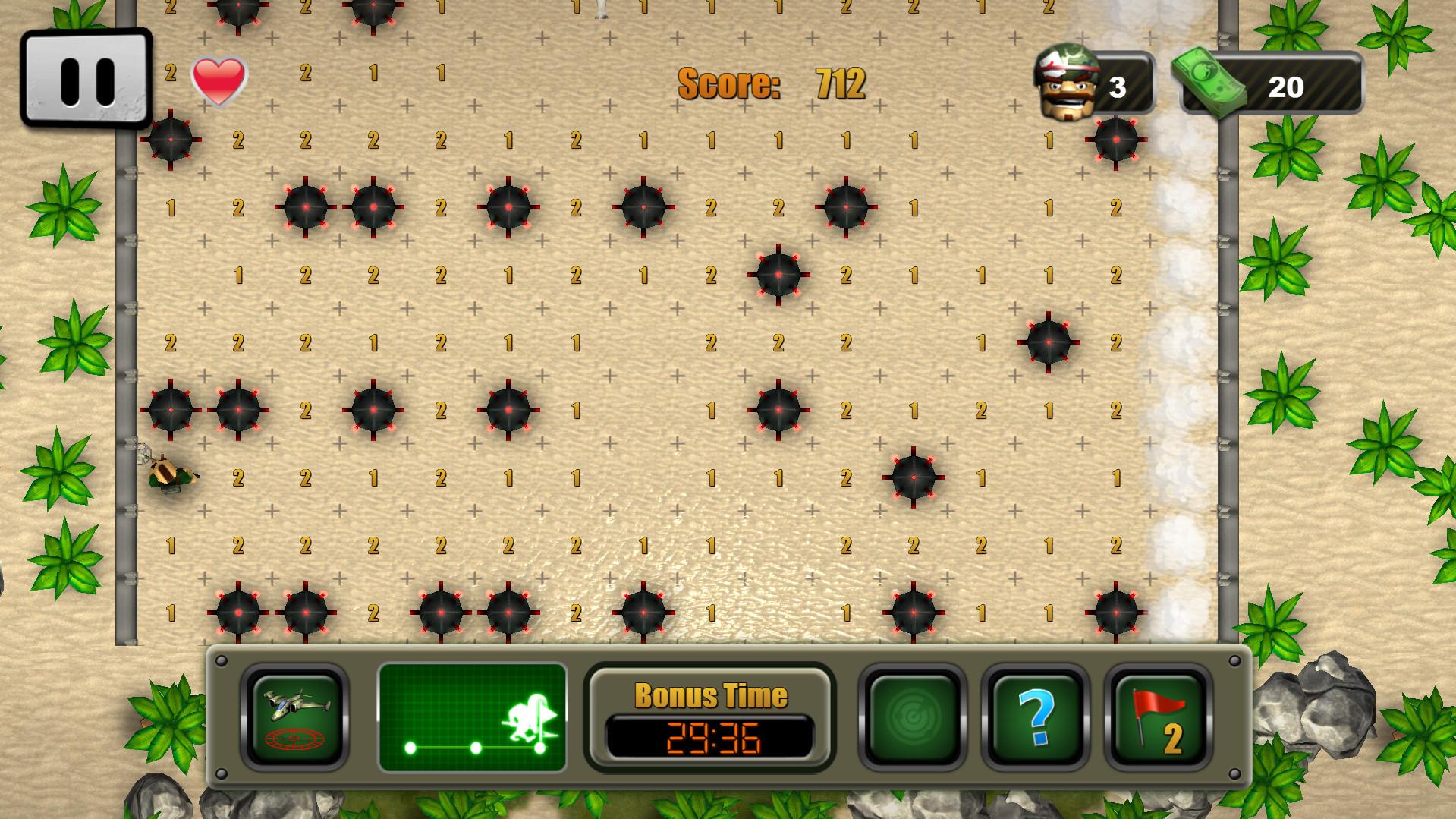Image resolution: width=1456 pixels, height=819 pixels.
Task: Click the money stack currency icon
Action: pos(1208,83)
